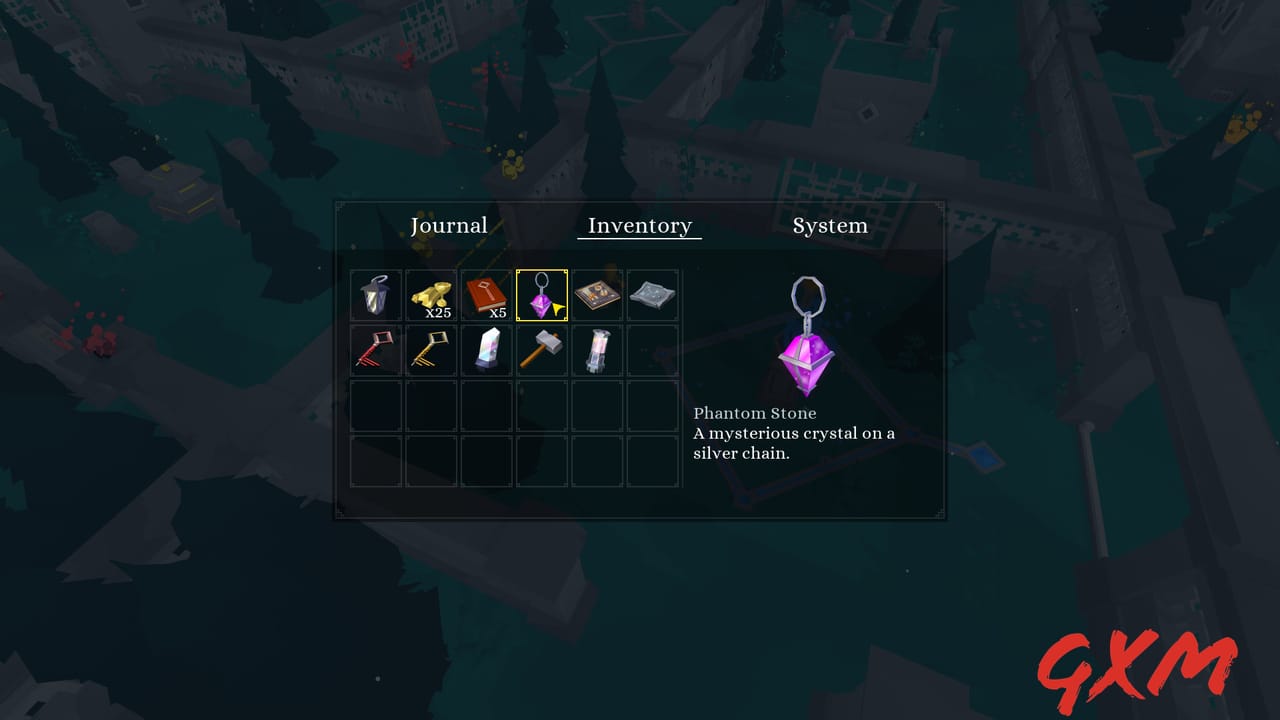The height and width of the screenshot is (720, 1280).
Task: Select the red key item
Action: (375, 349)
